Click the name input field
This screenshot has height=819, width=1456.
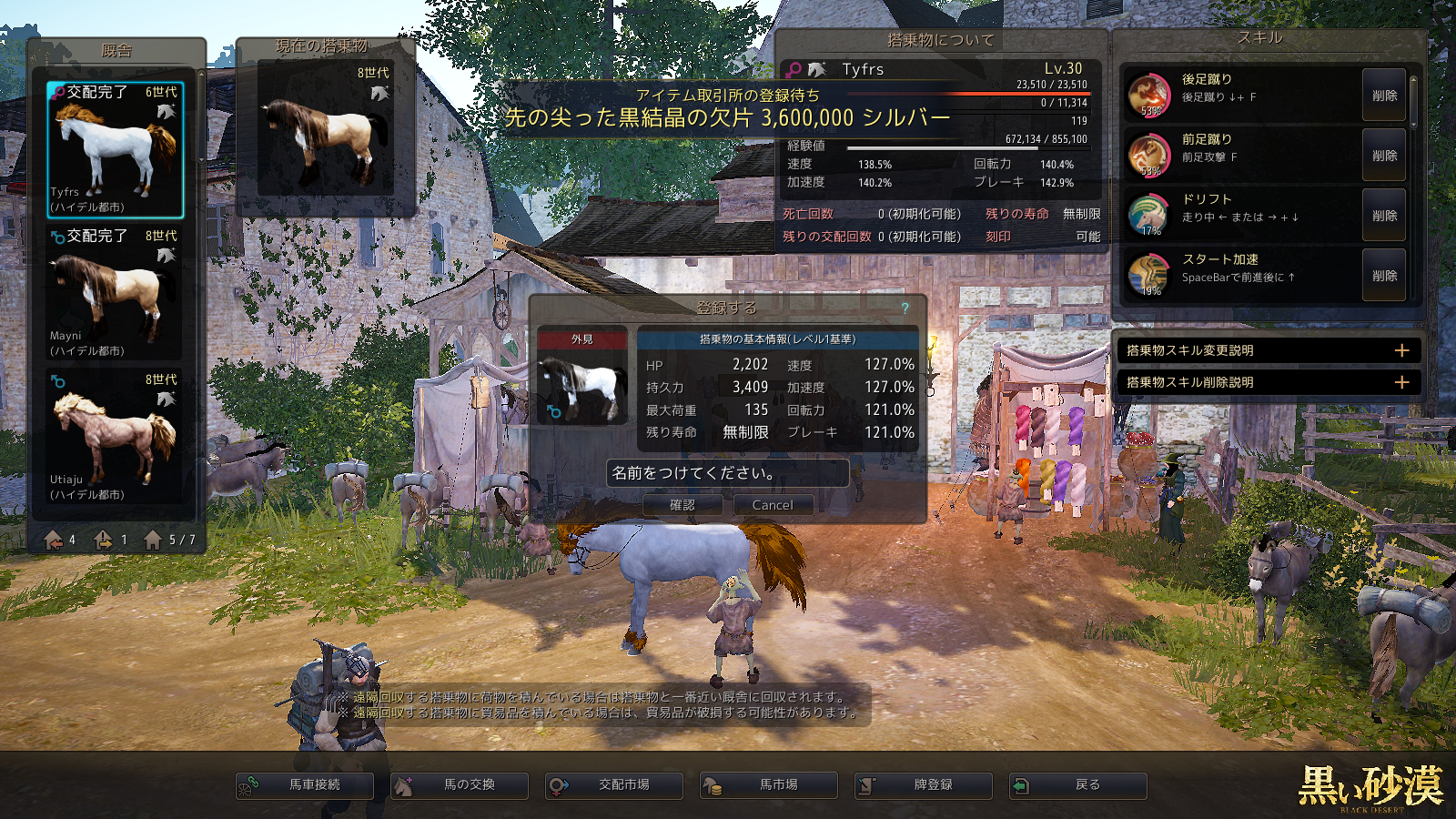pyautogui.click(x=727, y=473)
